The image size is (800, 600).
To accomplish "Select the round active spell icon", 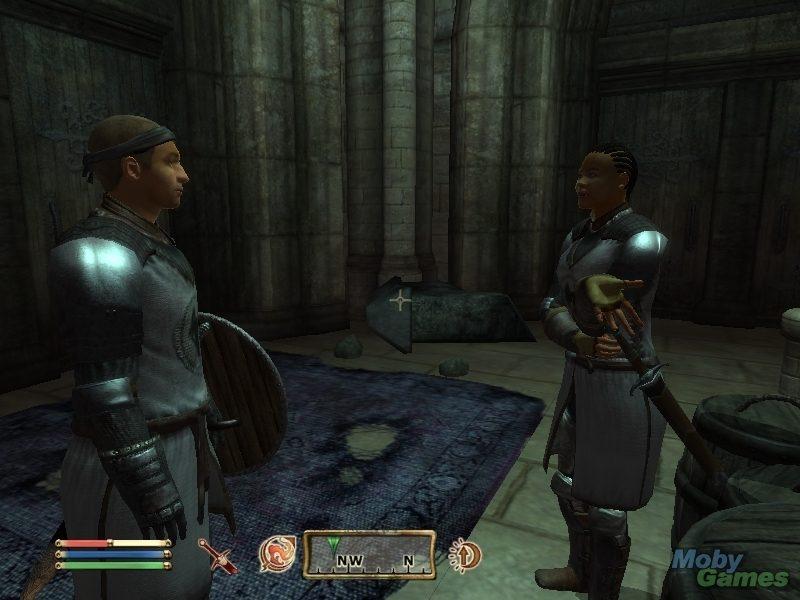I will point(275,553).
